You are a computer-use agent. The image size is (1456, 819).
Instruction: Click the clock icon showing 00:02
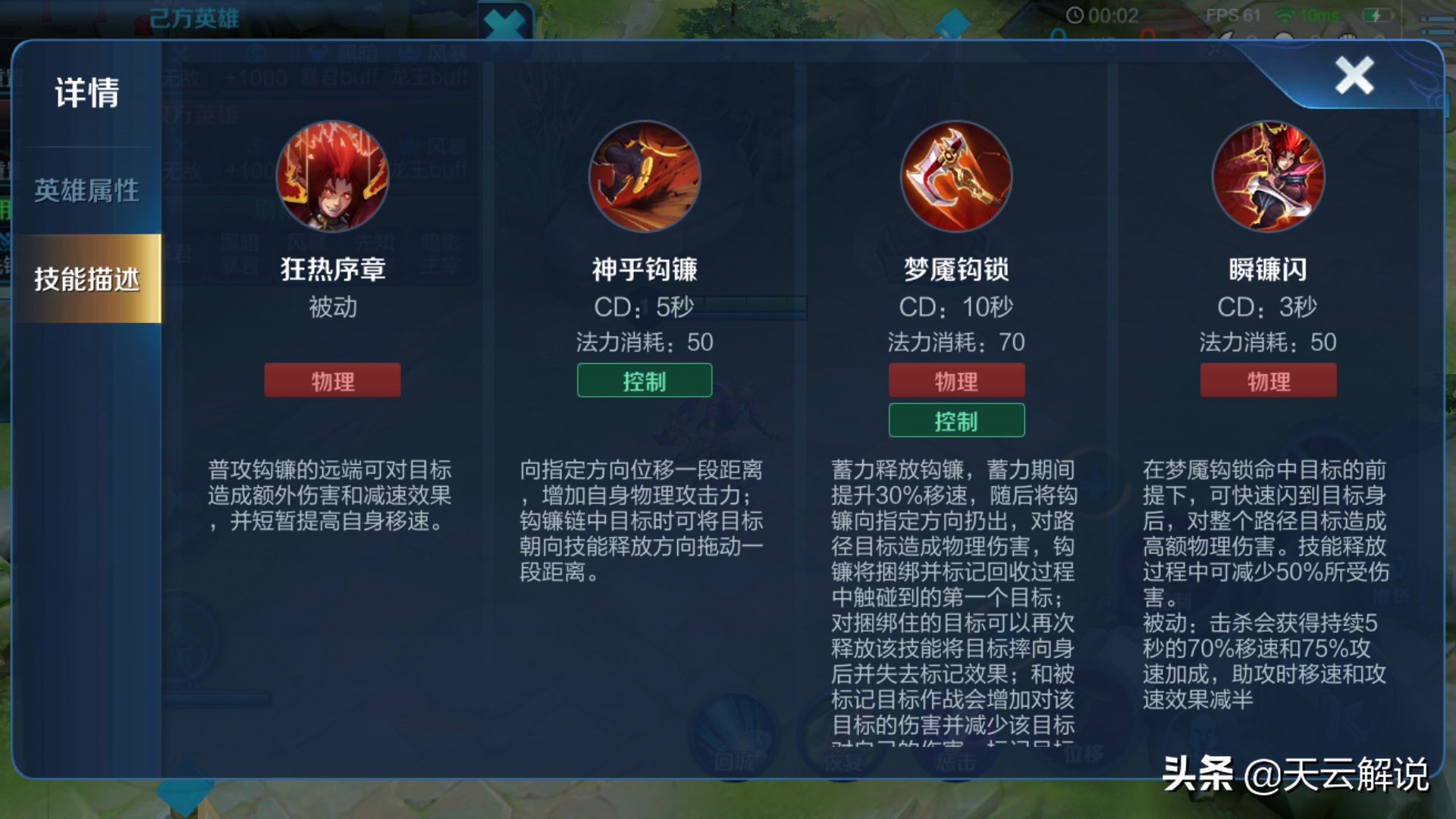click(x=1076, y=14)
